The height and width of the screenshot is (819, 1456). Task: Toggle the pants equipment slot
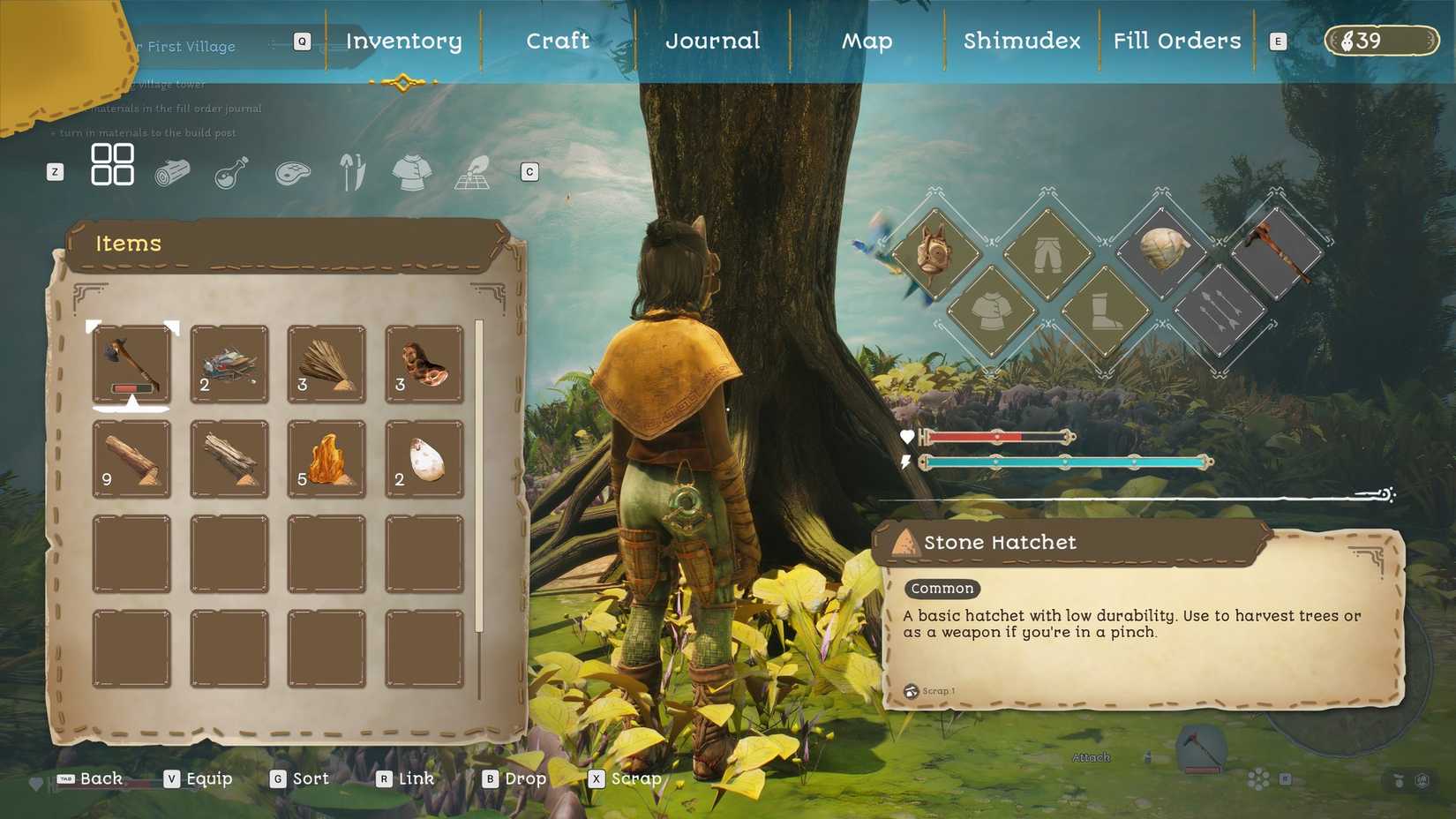[x=1048, y=253]
